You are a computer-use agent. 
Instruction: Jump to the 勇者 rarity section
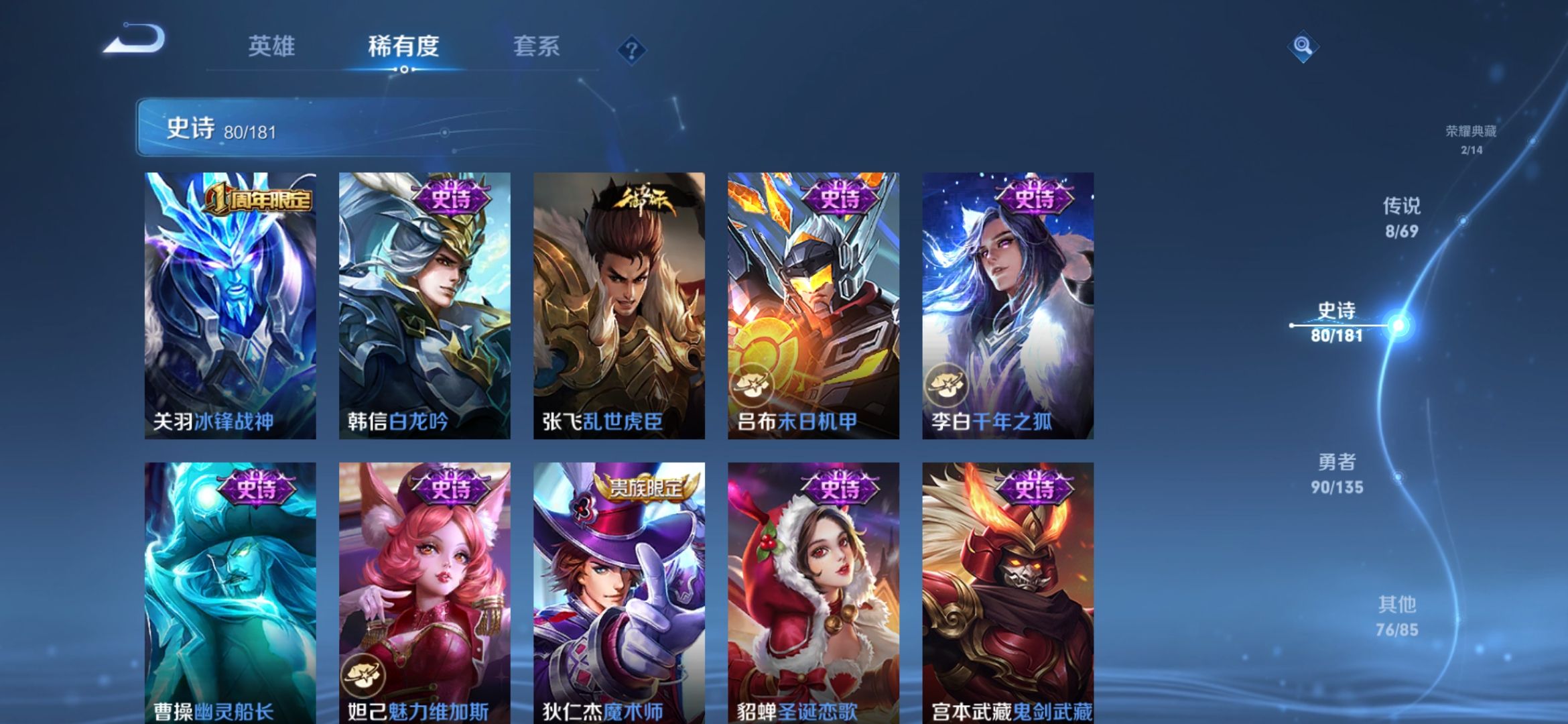click(1337, 473)
